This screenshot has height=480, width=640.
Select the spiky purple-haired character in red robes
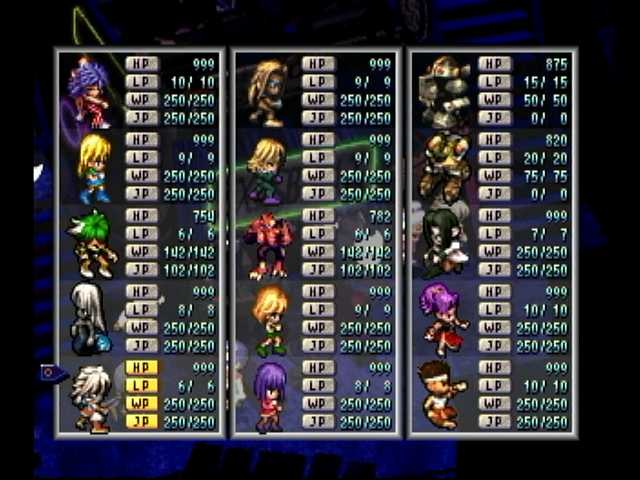pos(91,92)
